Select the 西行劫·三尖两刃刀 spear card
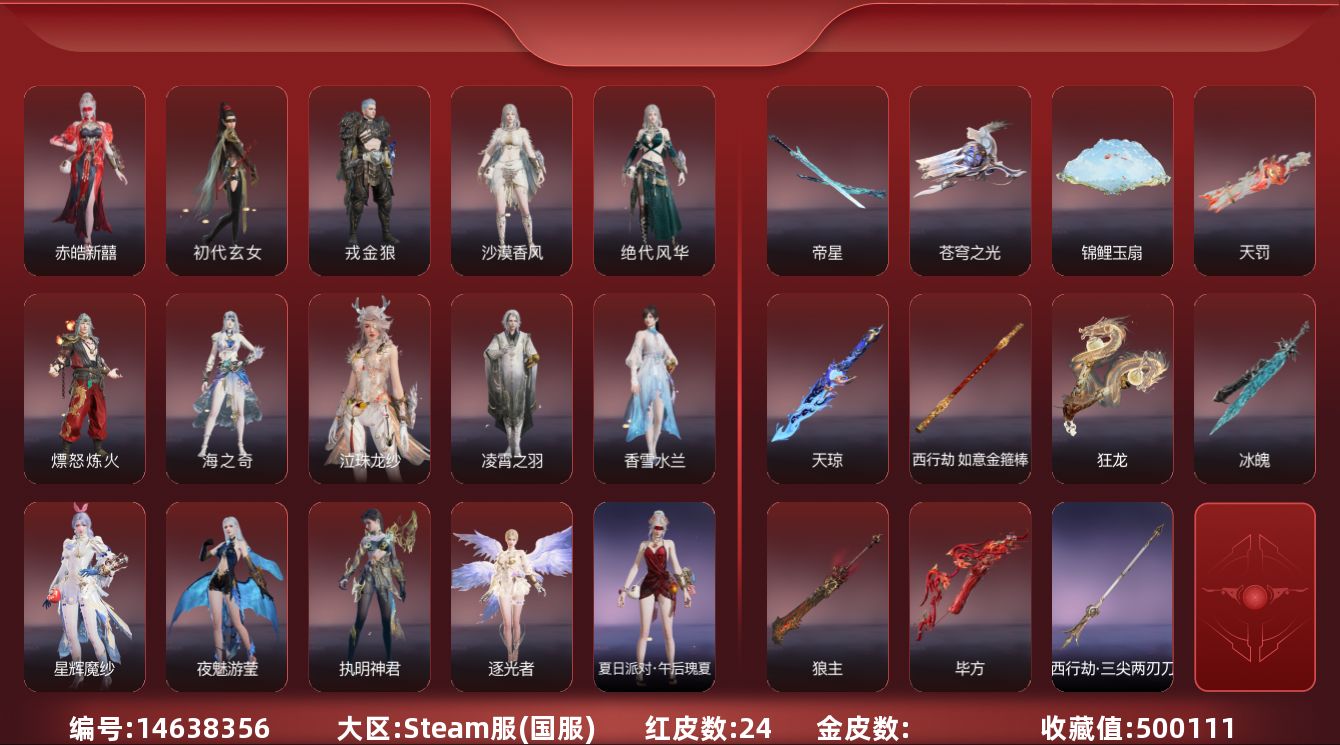 pos(1112,597)
